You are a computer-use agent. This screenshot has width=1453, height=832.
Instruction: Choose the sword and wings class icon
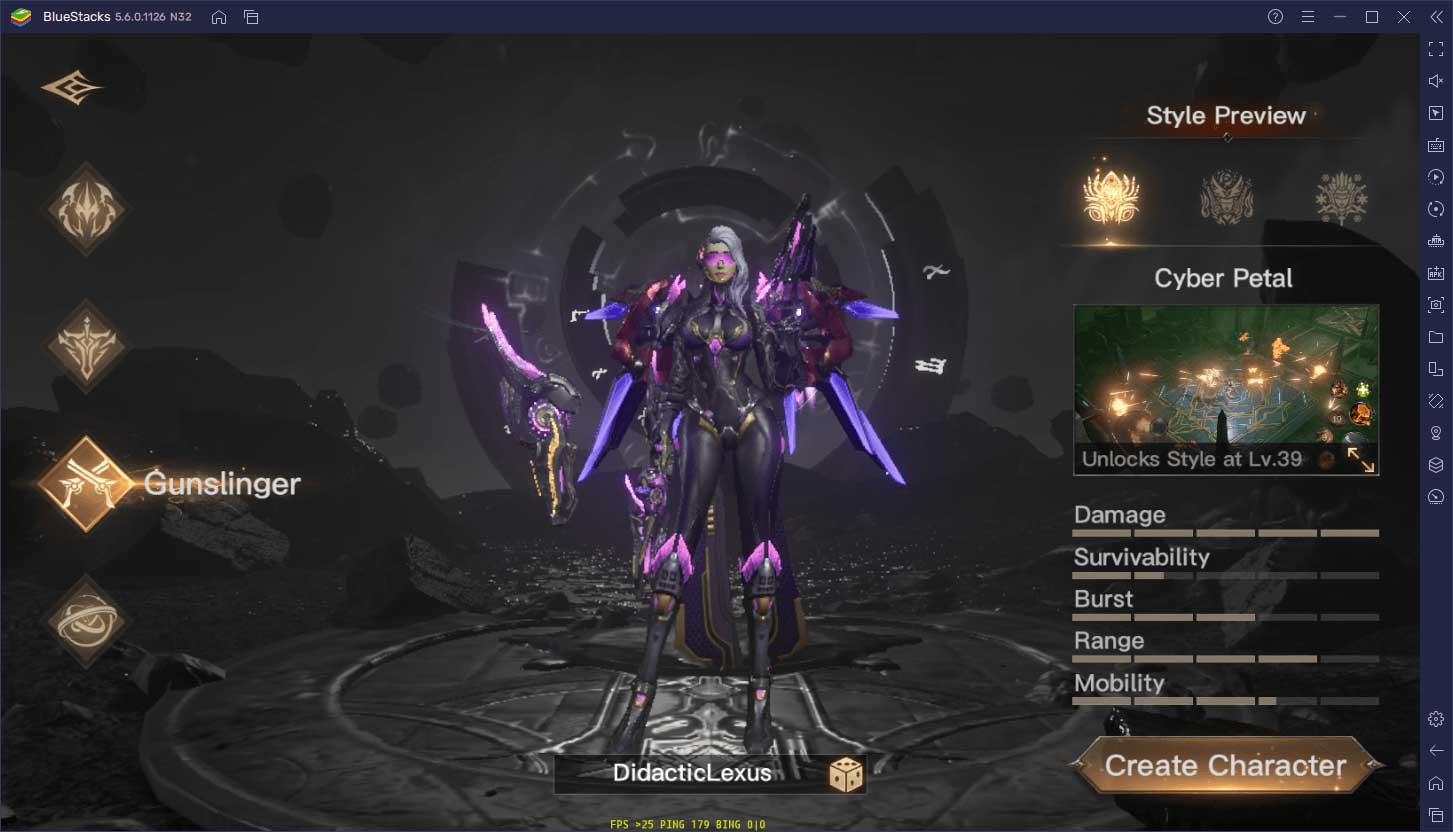click(x=85, y=346)
